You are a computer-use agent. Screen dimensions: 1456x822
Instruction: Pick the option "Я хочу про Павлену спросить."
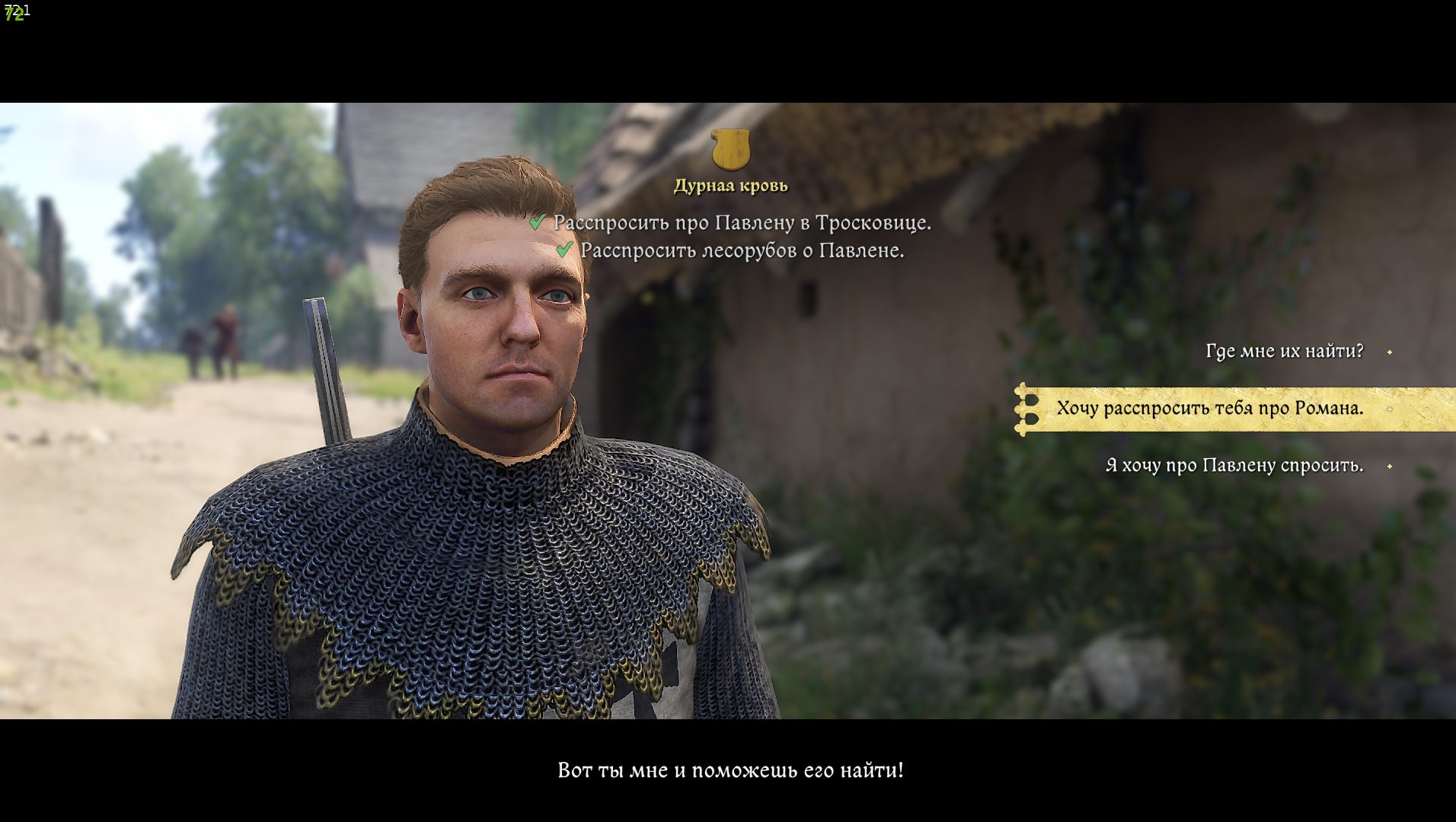[1234, 466]
